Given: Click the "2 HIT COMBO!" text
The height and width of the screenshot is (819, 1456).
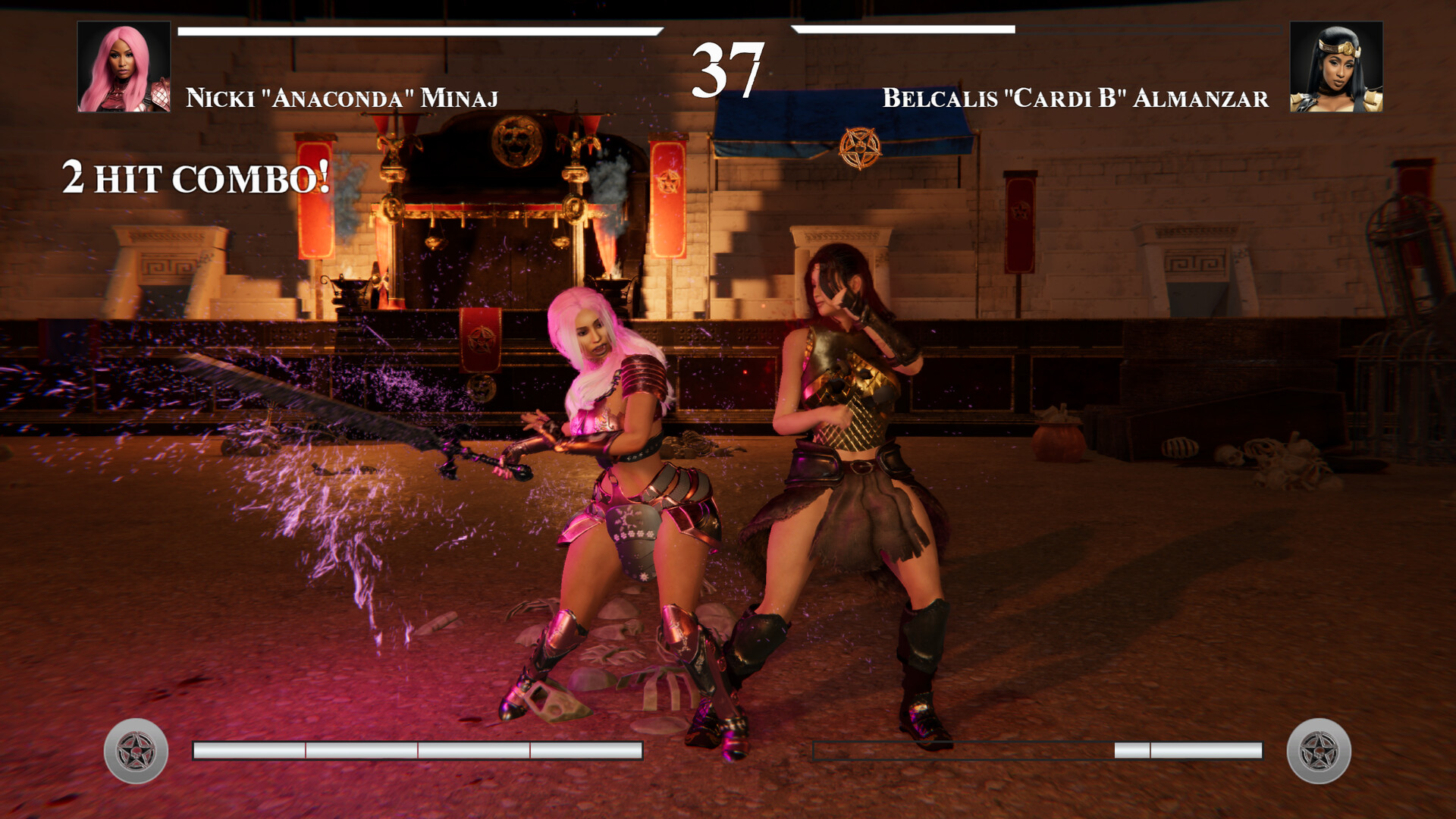Looking at the screenshot, I should (193, 178).
